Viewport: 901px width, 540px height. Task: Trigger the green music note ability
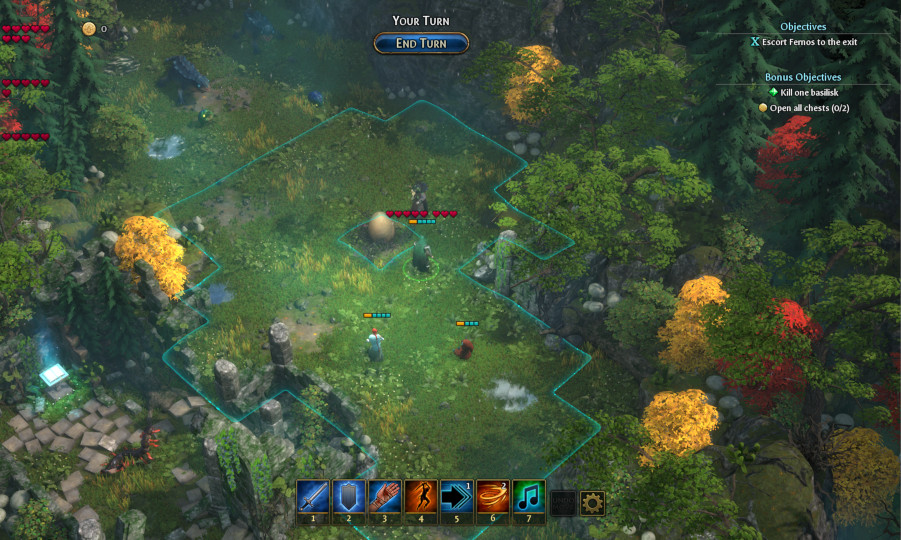click(x=529, y=497)
